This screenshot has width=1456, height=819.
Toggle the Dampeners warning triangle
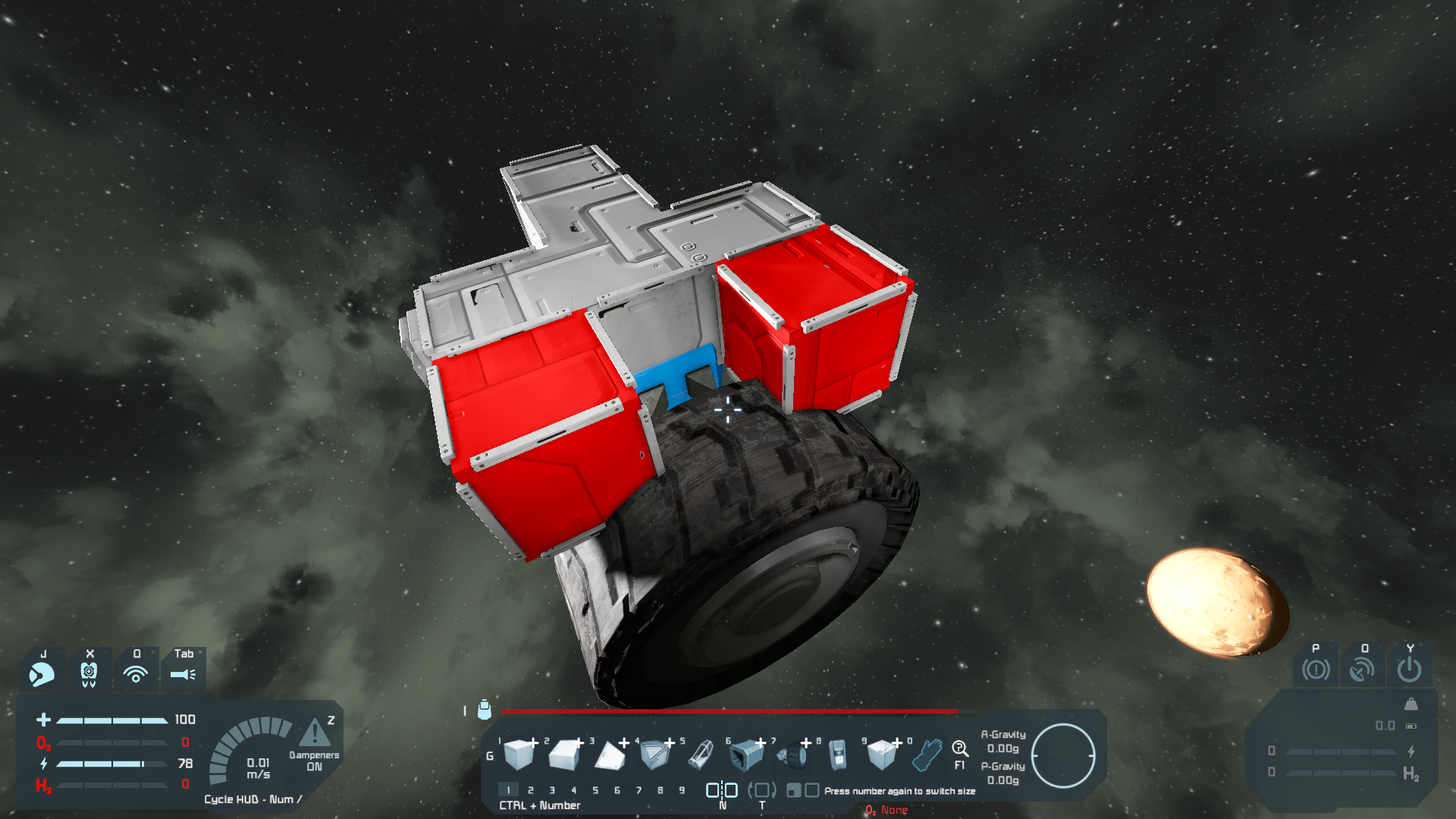[x=314, y=733]
